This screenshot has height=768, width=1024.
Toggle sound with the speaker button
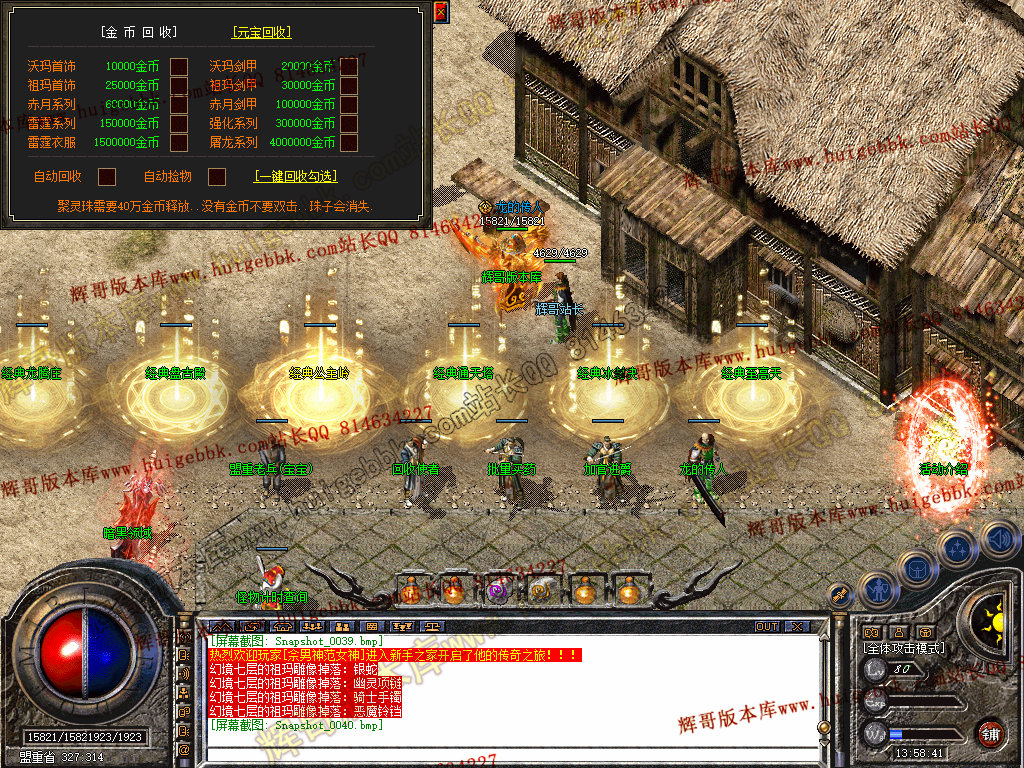click(x=998, y=538)
